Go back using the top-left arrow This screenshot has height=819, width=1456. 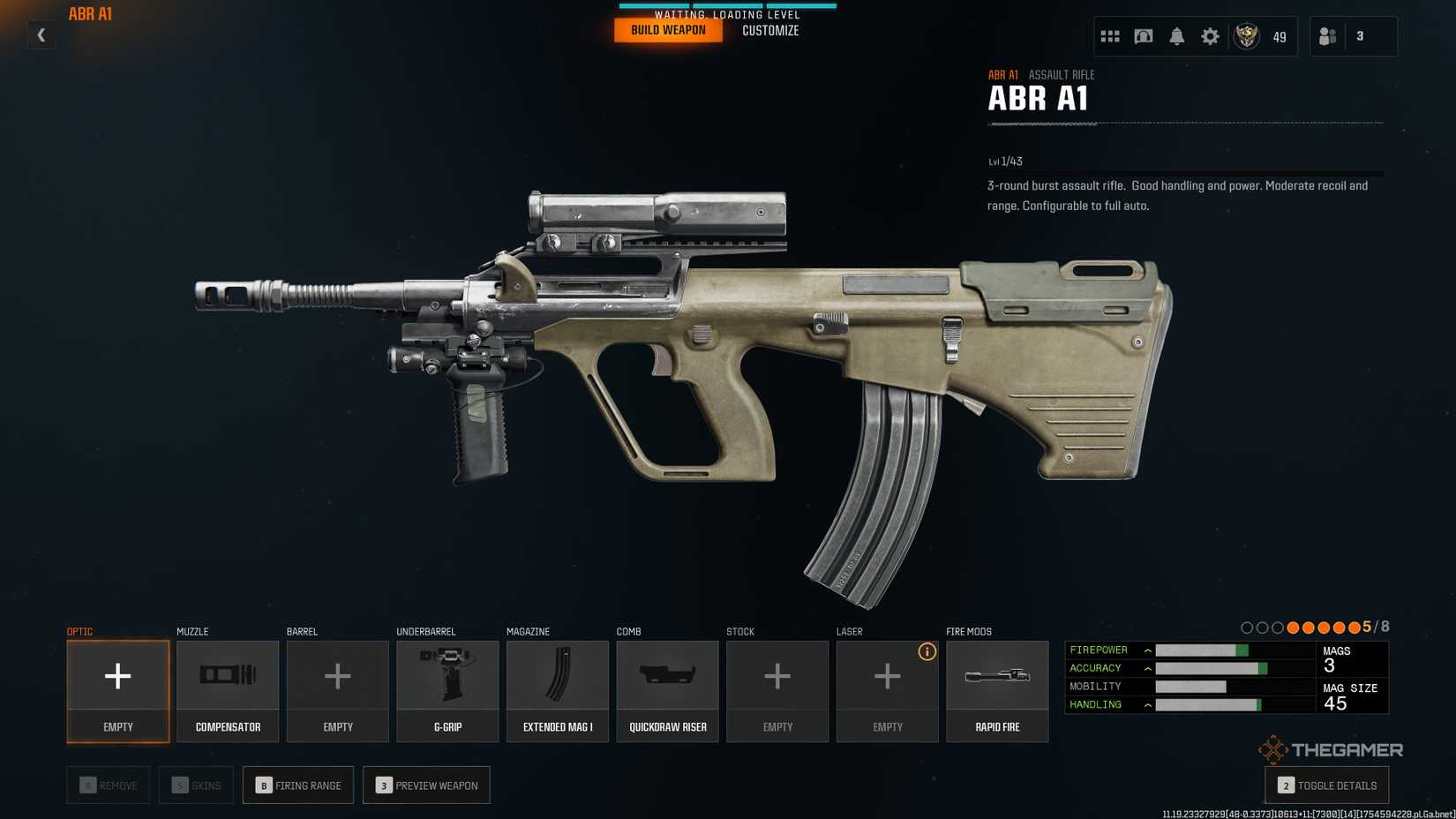click(x=41, y=35)
